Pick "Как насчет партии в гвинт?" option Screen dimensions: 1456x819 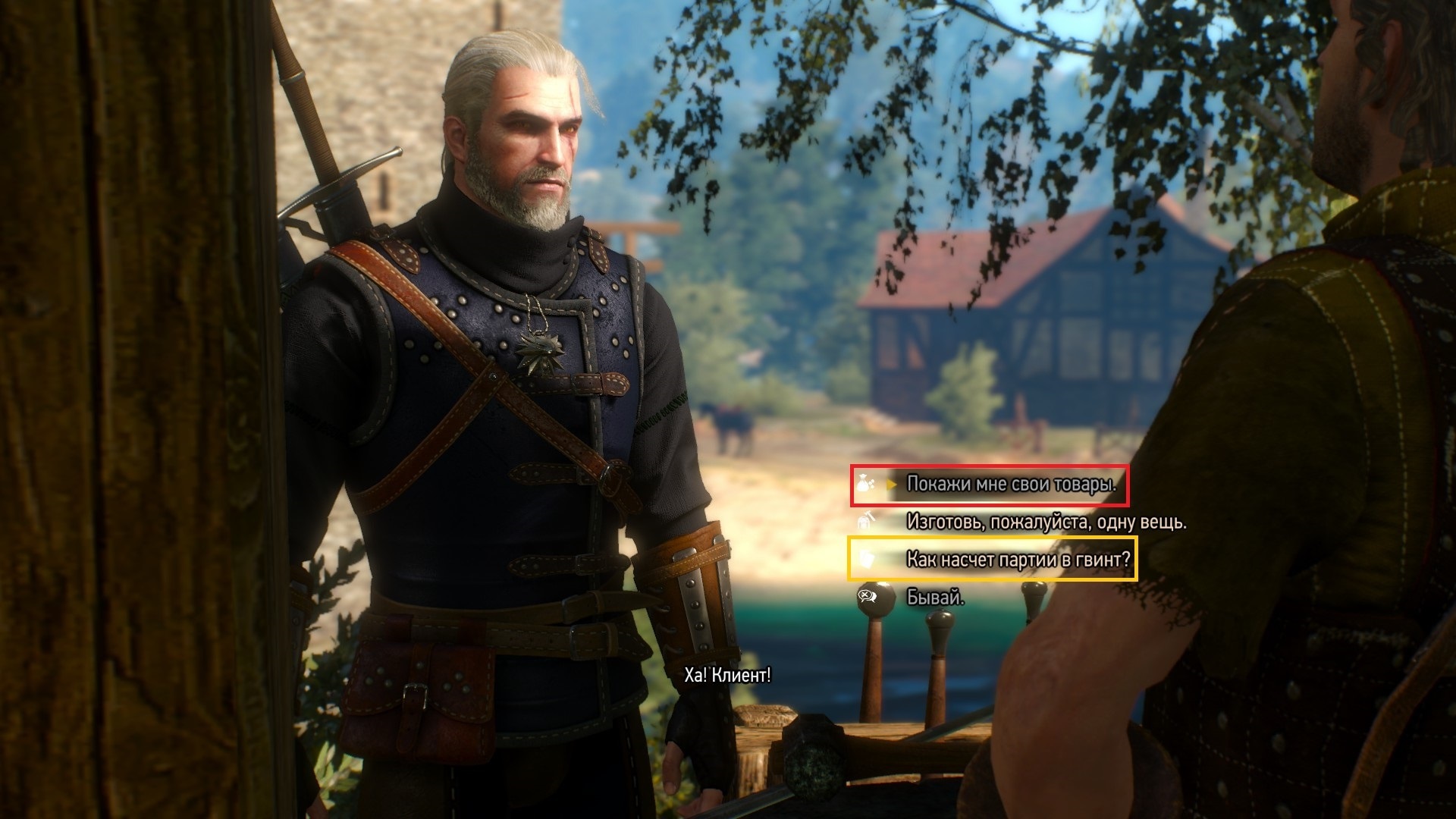click(x=1018, y=560)
